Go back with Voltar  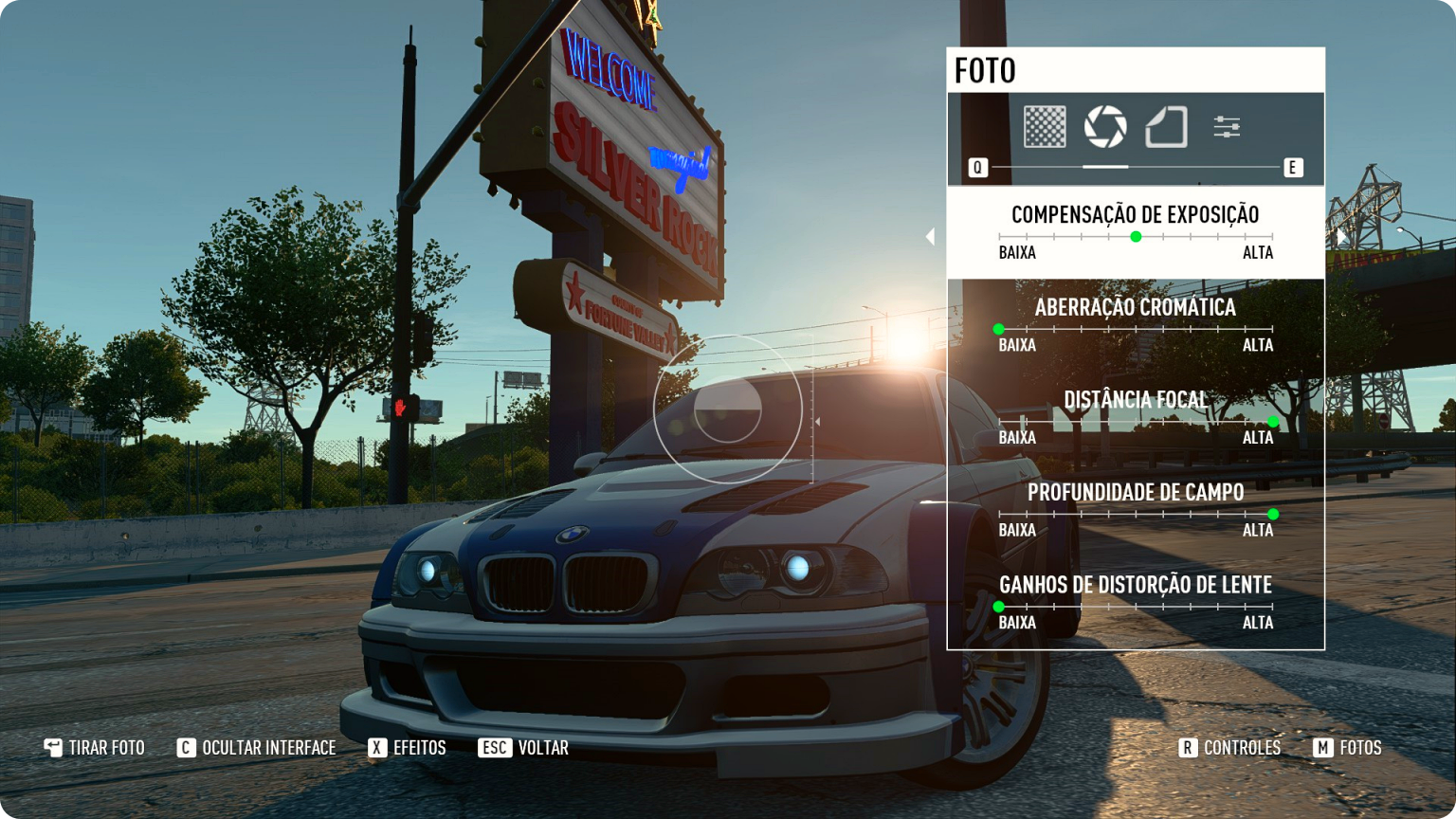pos(524,748)
